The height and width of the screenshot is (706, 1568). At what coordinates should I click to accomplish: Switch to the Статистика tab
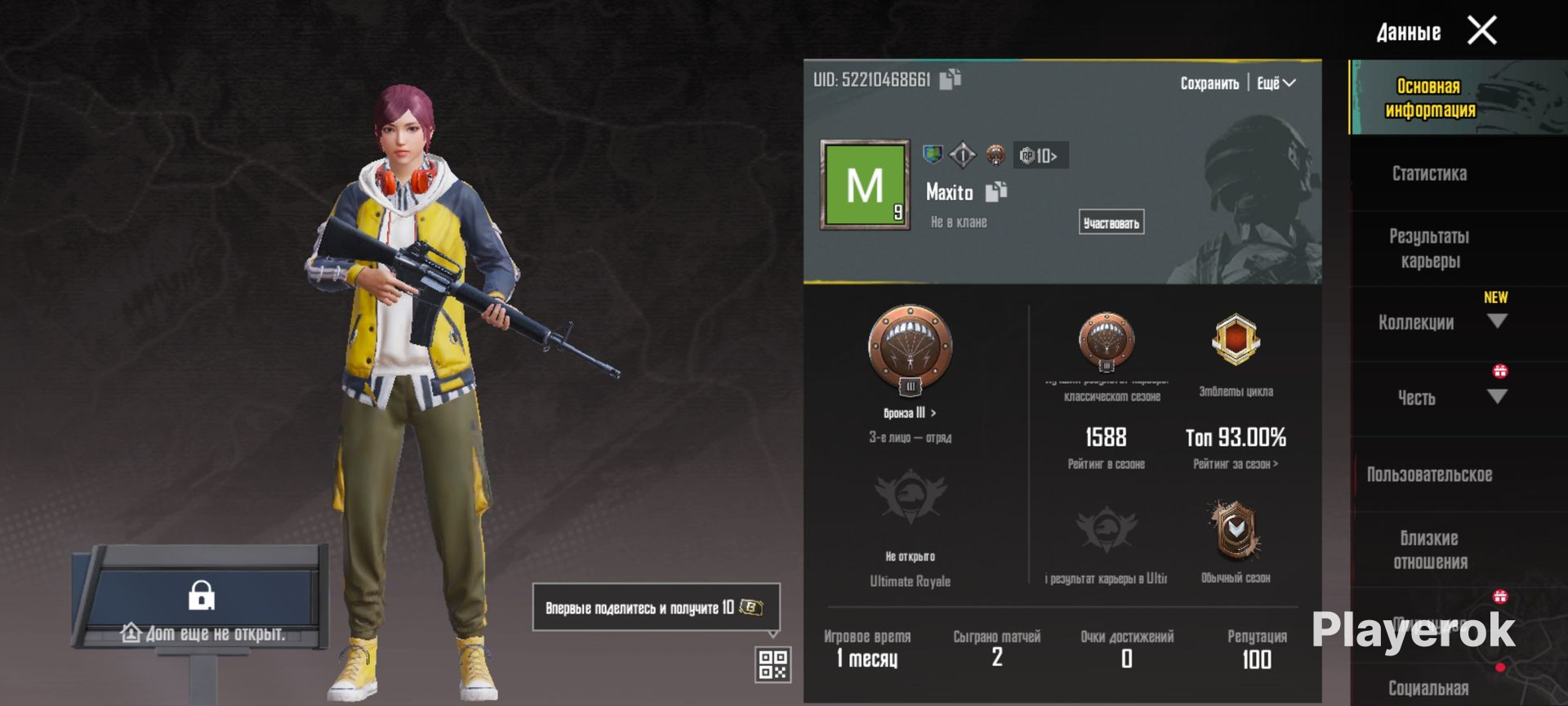pos(1429,173)
